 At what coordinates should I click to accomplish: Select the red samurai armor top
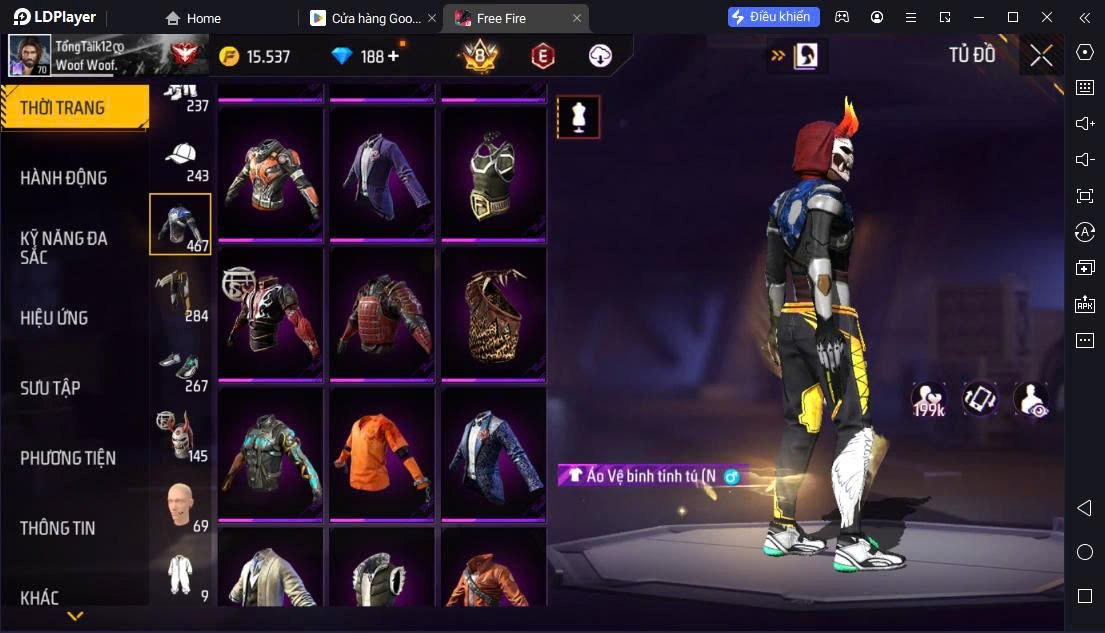pyautogui.click(x=382, y=313)
